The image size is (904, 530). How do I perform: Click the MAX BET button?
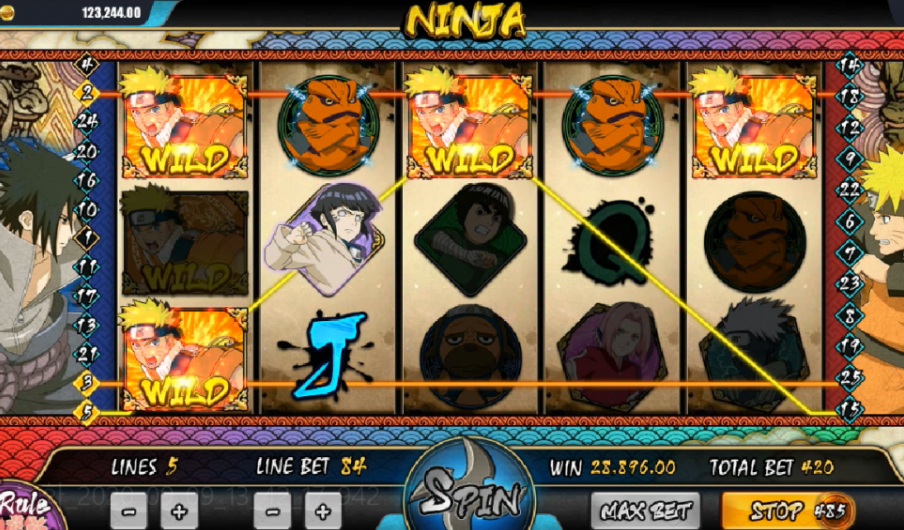643,511
